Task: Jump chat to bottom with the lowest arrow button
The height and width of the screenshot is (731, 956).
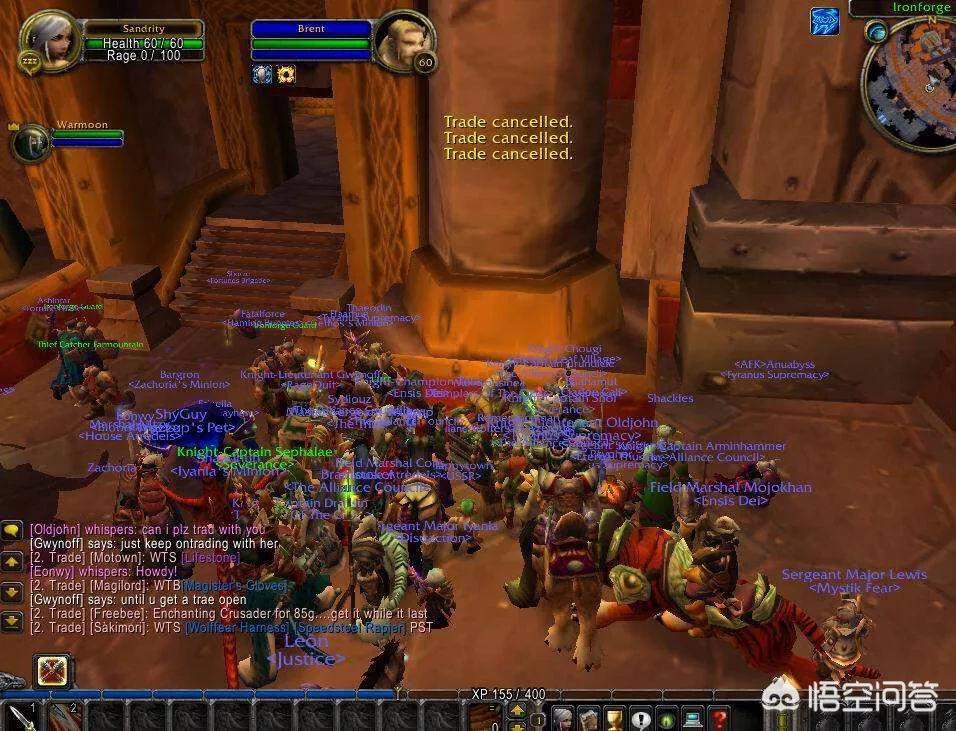Action: point(12,619)
